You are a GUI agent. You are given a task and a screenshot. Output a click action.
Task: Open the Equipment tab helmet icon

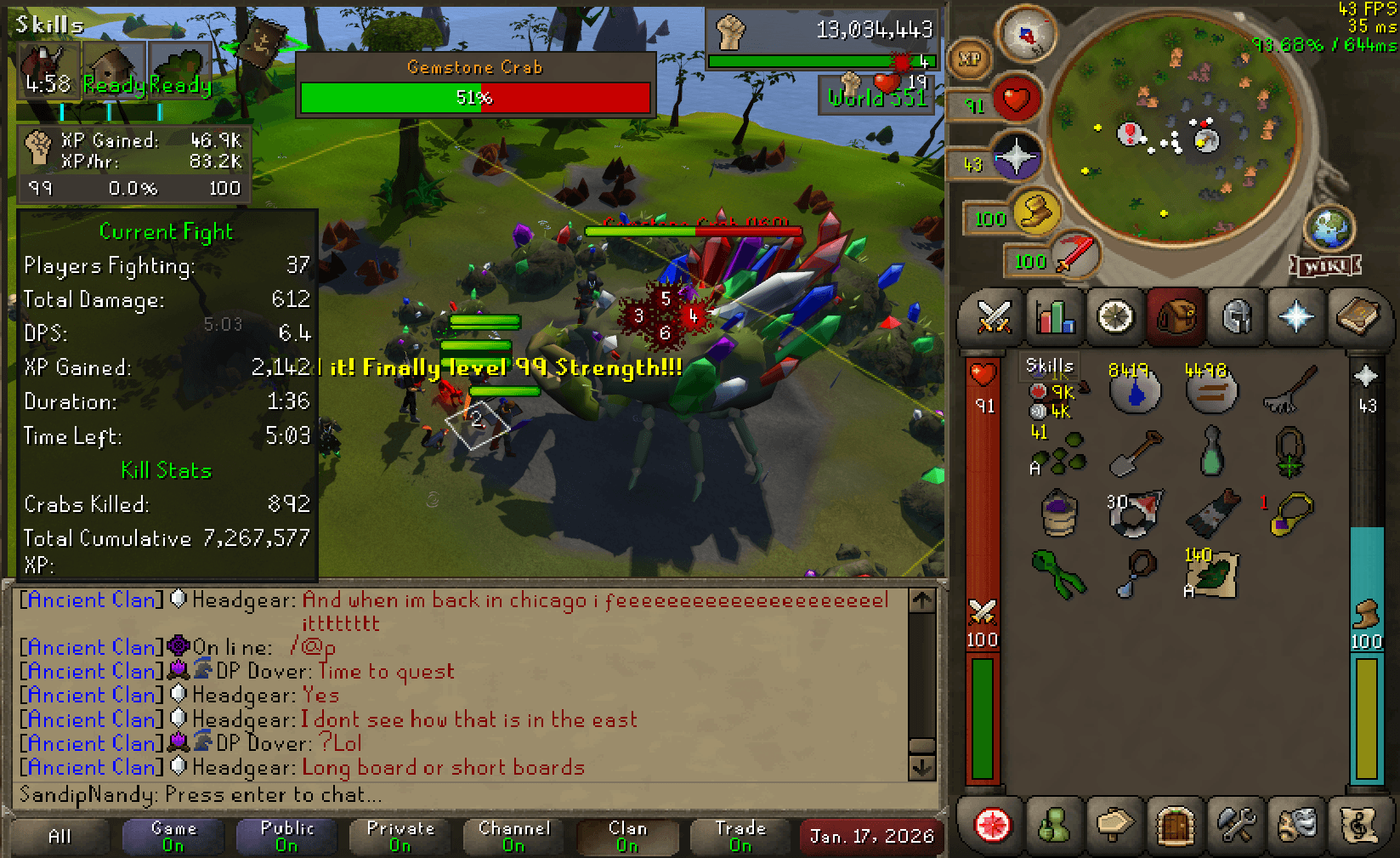tap(1235, 318)
